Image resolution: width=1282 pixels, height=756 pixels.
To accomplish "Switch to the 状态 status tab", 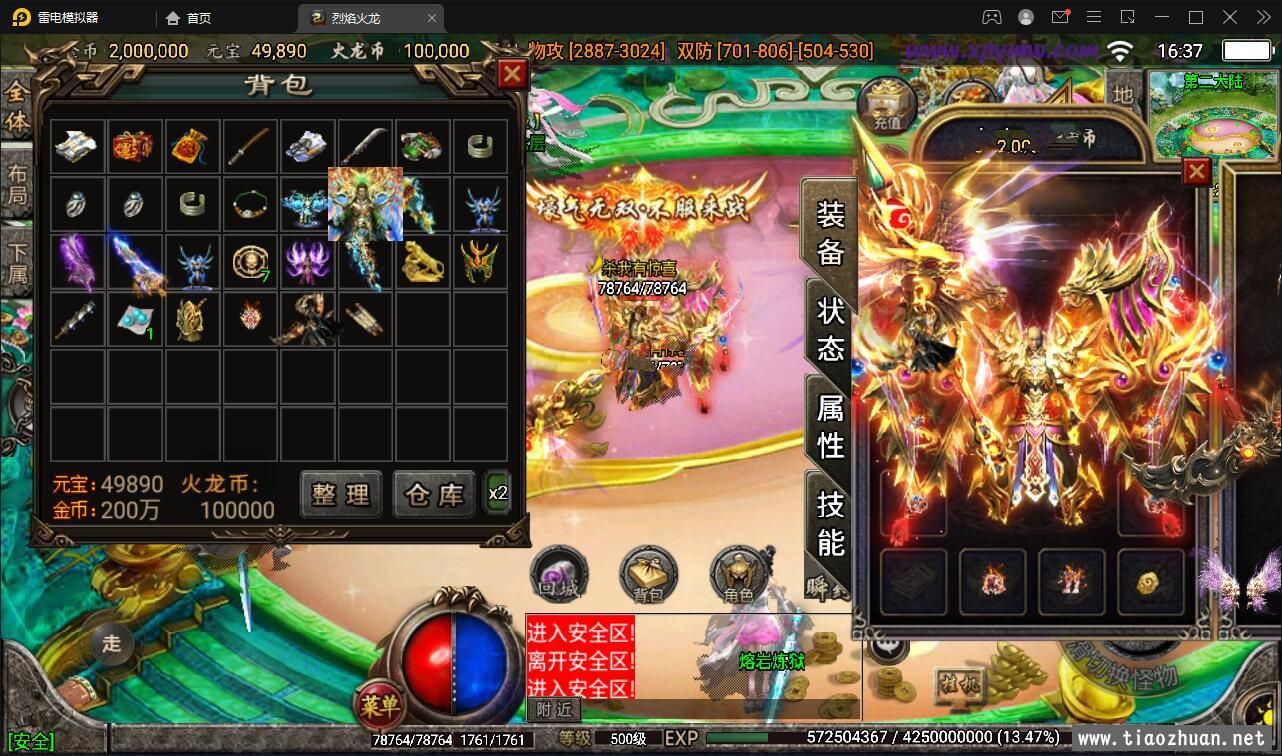I will pos(830,328).
